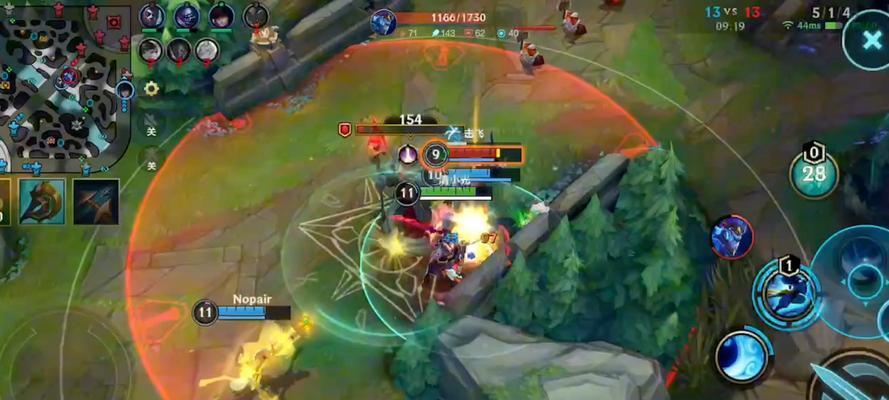Screen dimensions: 889x400
Task: Open settings via the gear icon
Action: tap(151, 88)
